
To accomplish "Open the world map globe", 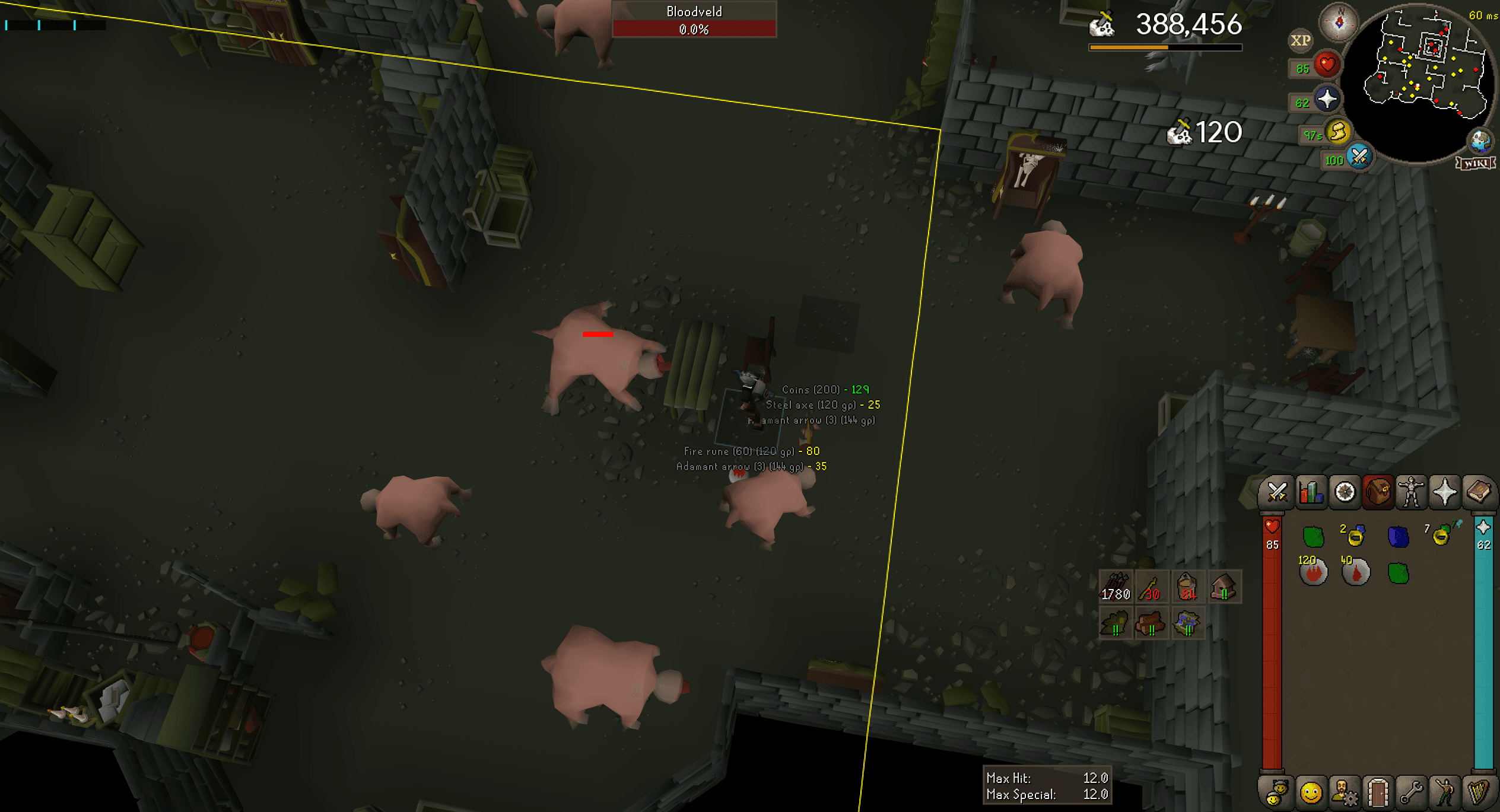I will (1479, 141).
